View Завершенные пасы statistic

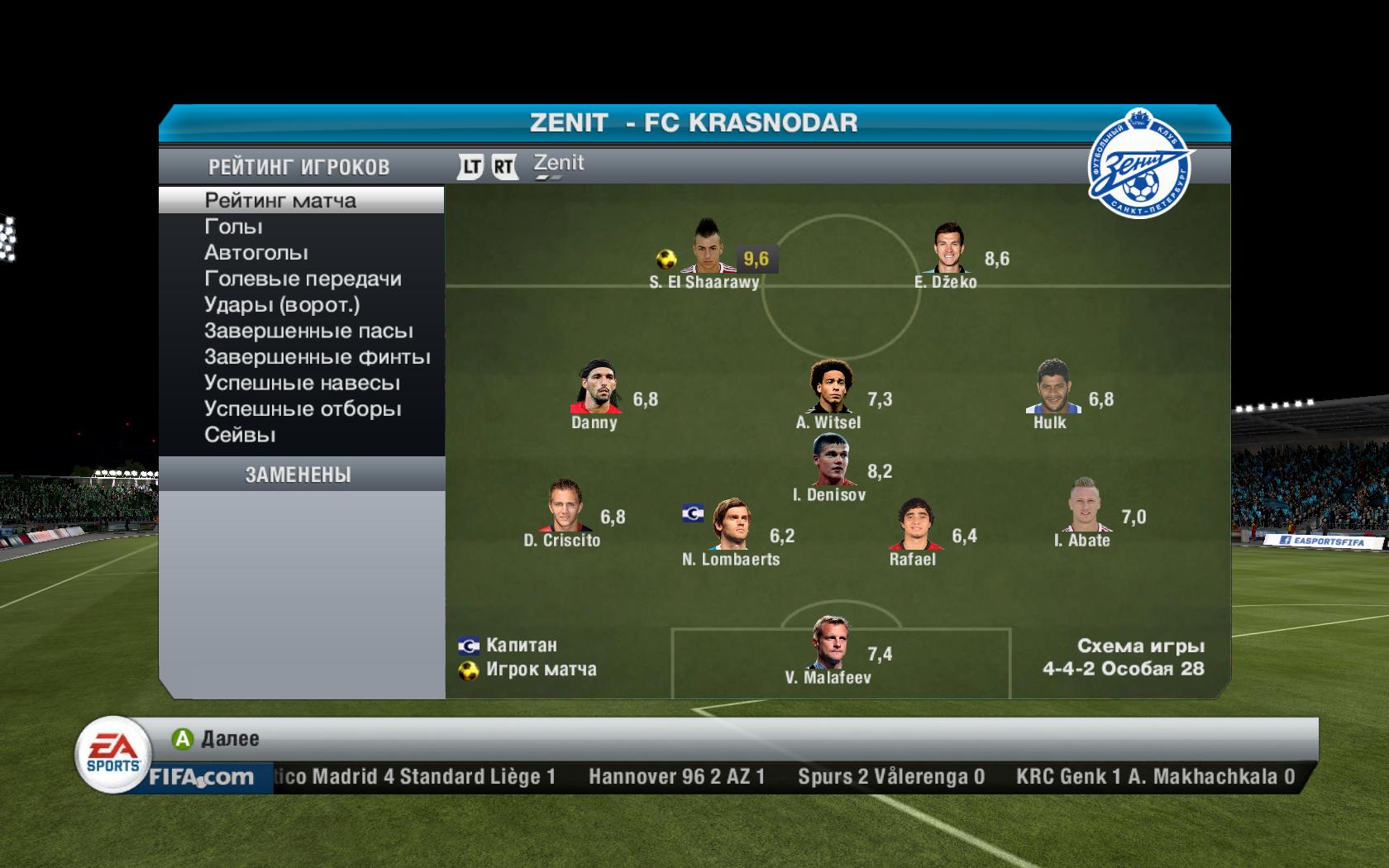[x=308, y=331]
